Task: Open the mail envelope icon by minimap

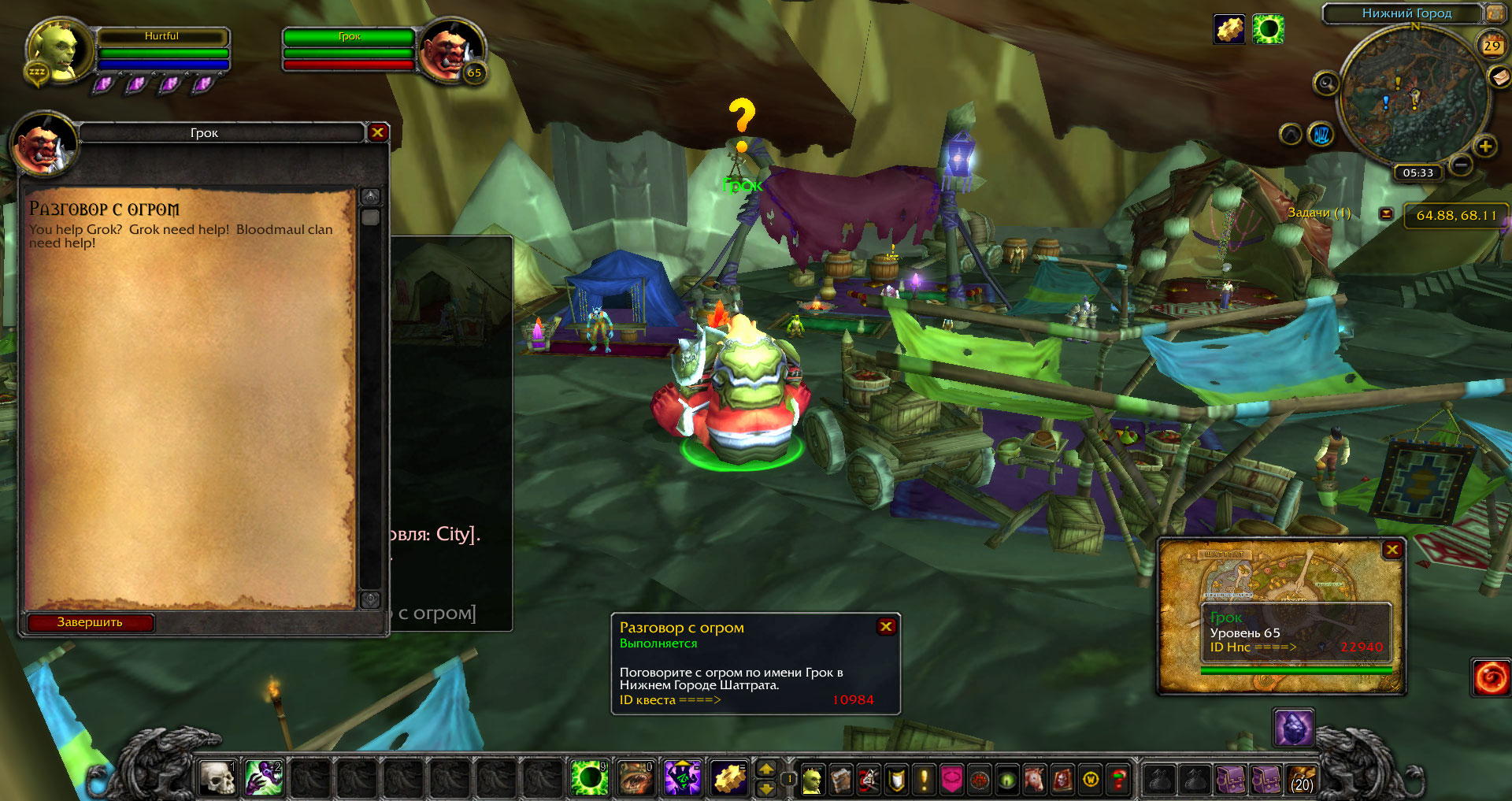Action: point(1499,76)
